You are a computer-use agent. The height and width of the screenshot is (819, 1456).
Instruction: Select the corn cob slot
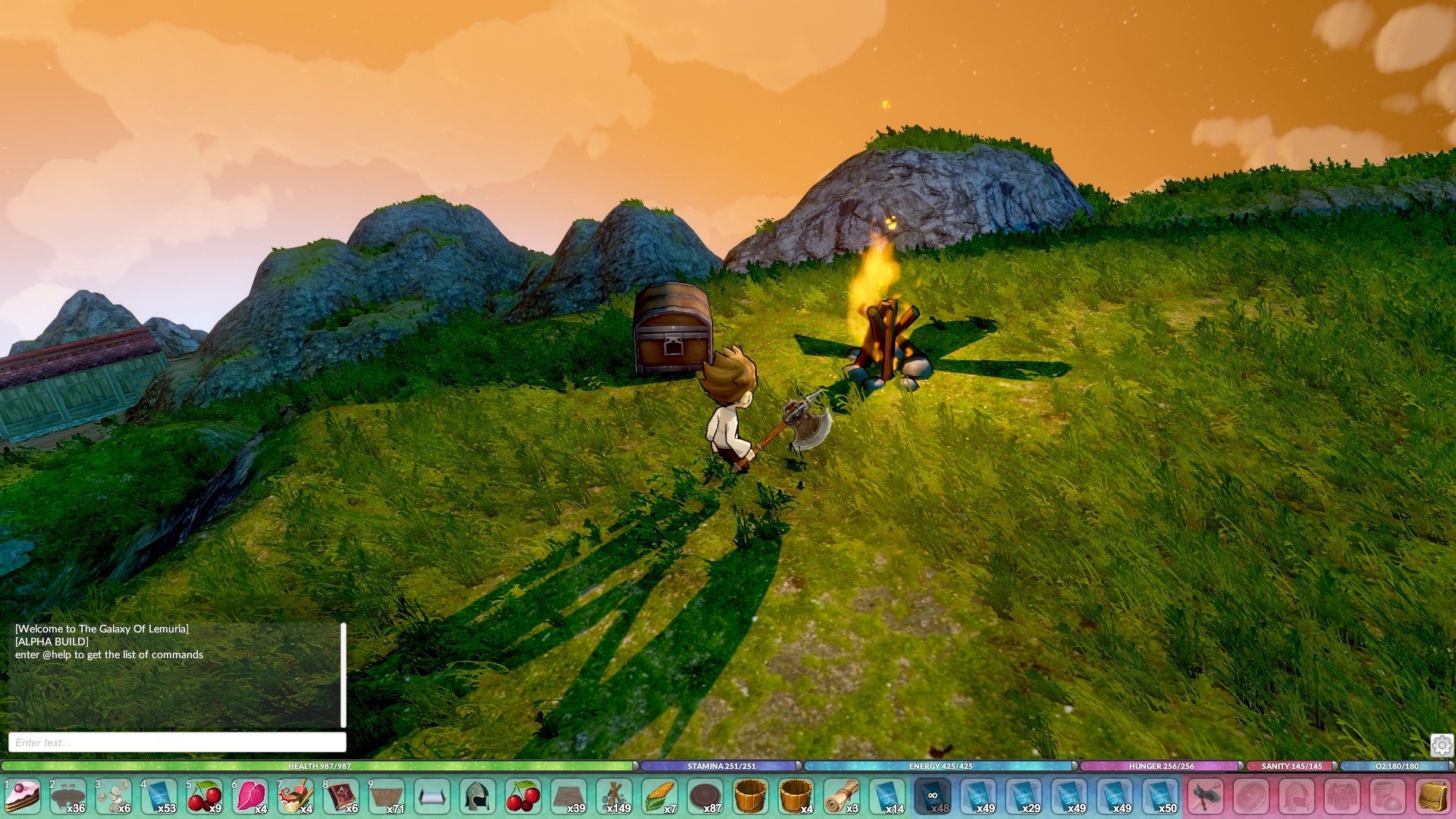(x=660, y=797)
